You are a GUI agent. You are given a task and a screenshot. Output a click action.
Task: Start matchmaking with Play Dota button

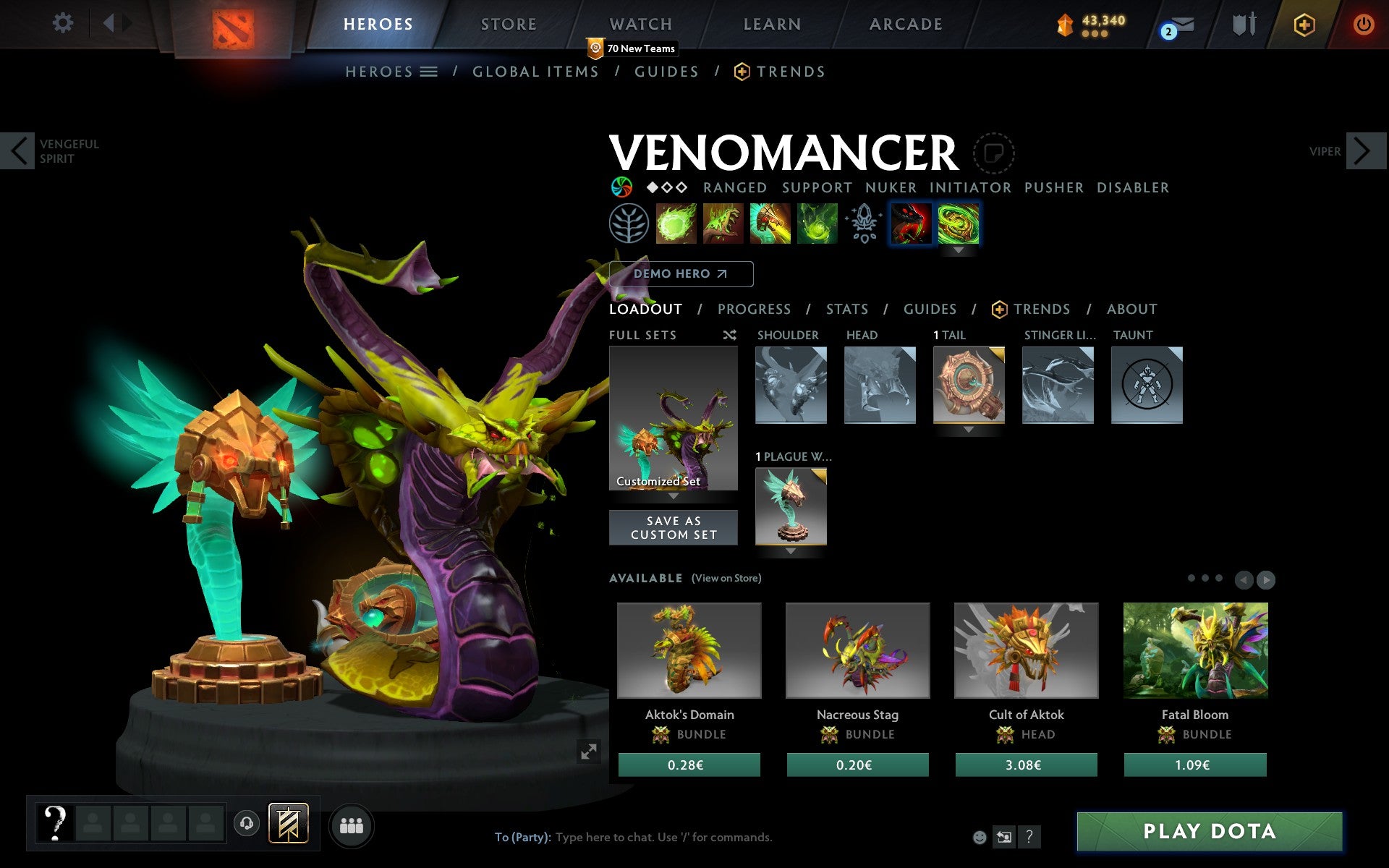(x=1209, y=831)
